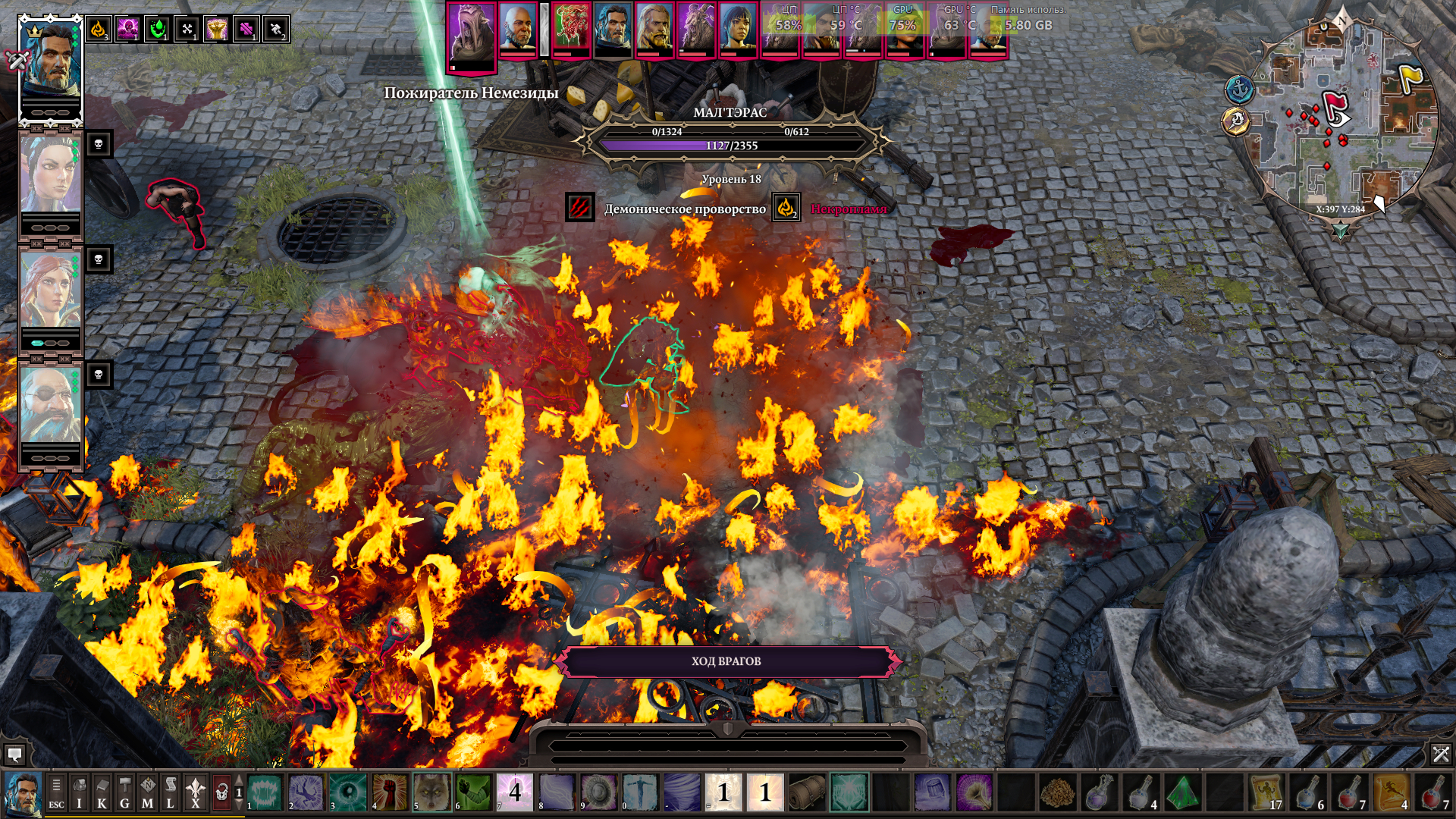Open the skills book button
Viewport: 1456px width, 819px height.
pos(102,793)
